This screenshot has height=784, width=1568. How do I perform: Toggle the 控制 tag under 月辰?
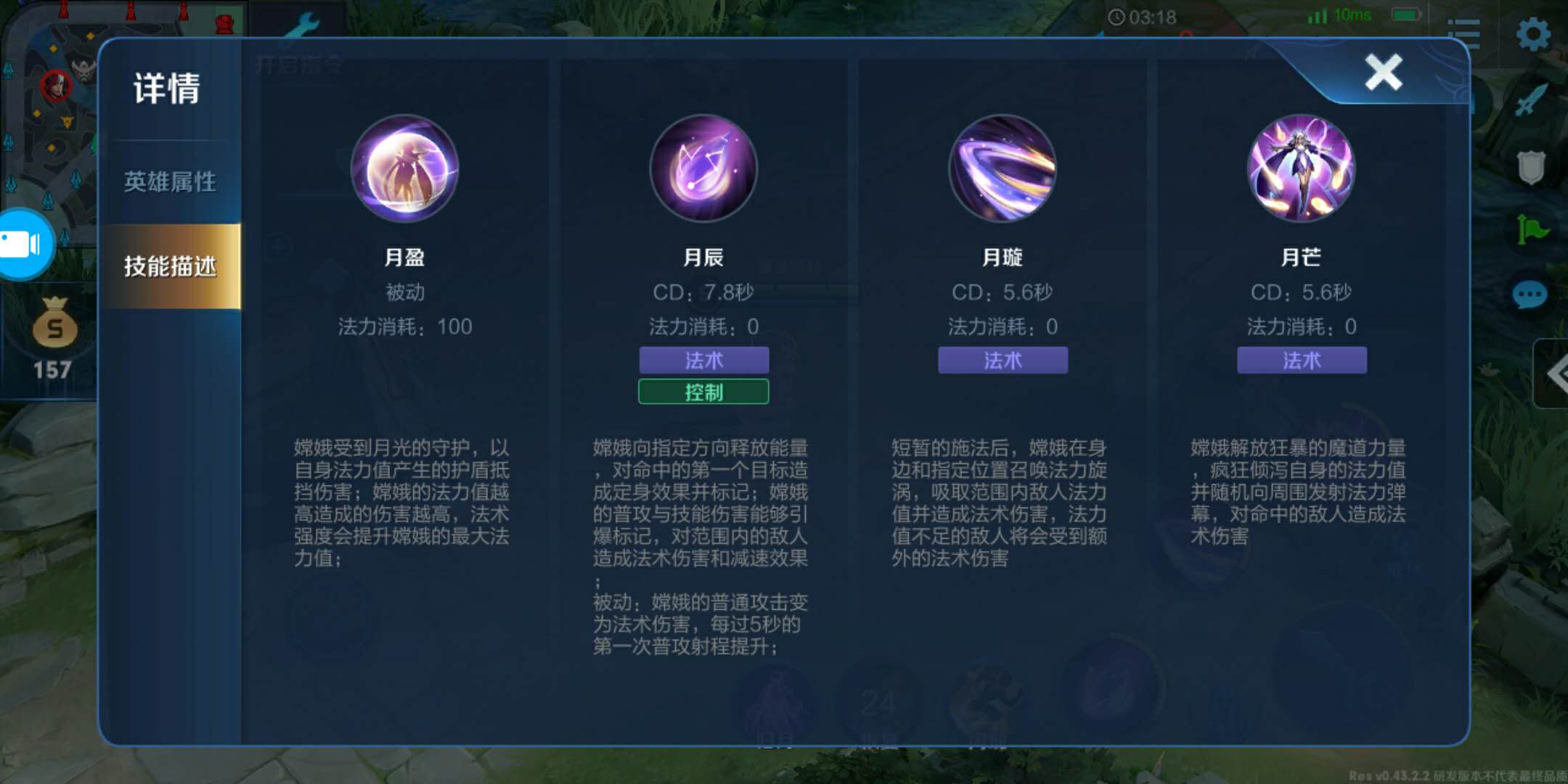(x=704, y=393)
